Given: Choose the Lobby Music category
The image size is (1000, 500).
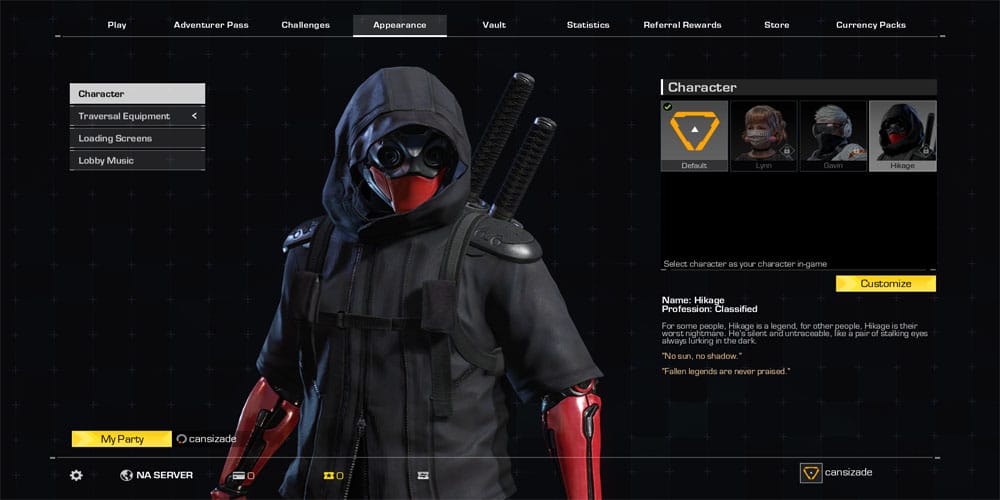Looking at the screenshot, I should (x=137, y=160).
